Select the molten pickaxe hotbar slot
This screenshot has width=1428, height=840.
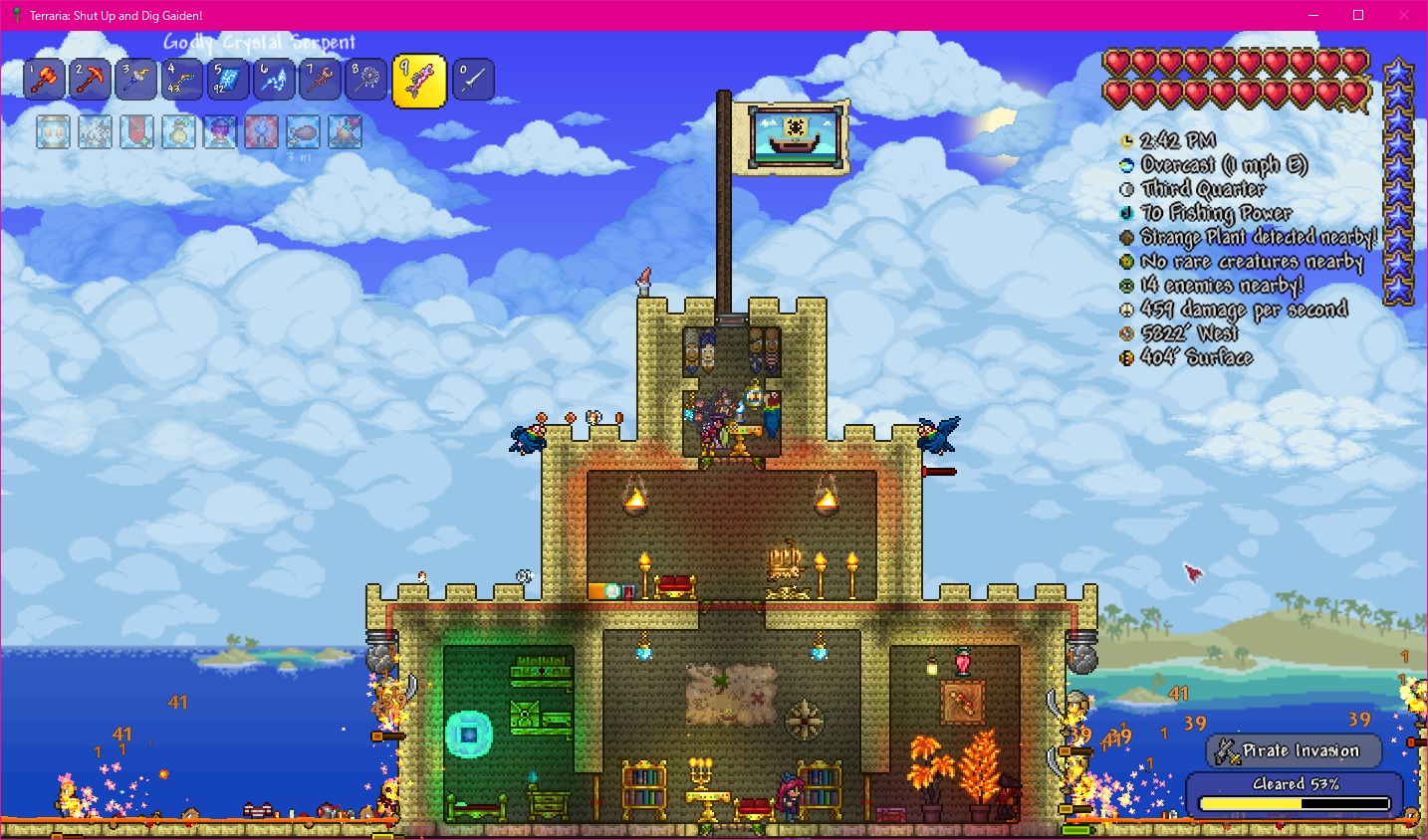[x=91, y=80]
